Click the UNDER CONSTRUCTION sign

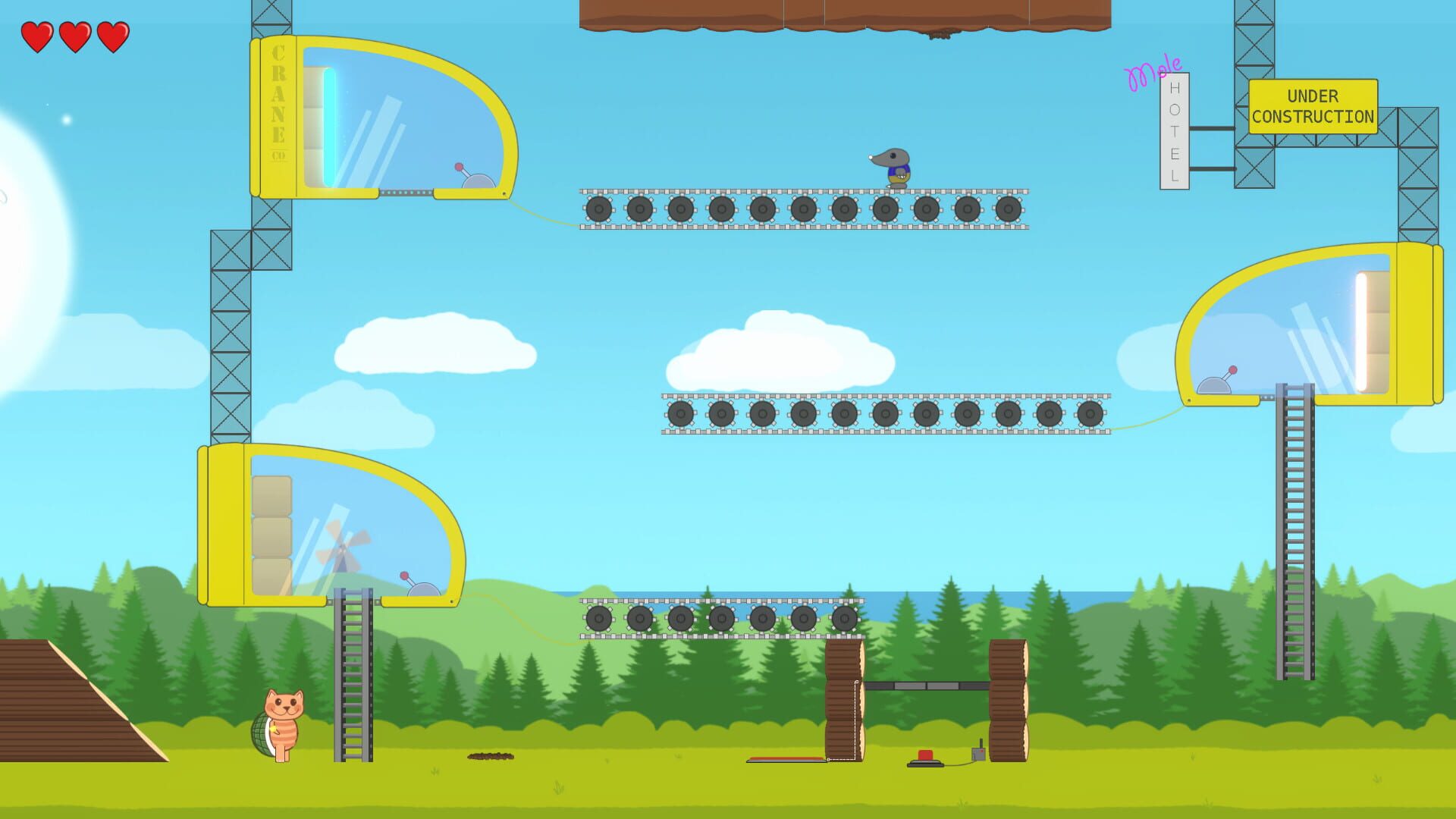[1313, 106]
